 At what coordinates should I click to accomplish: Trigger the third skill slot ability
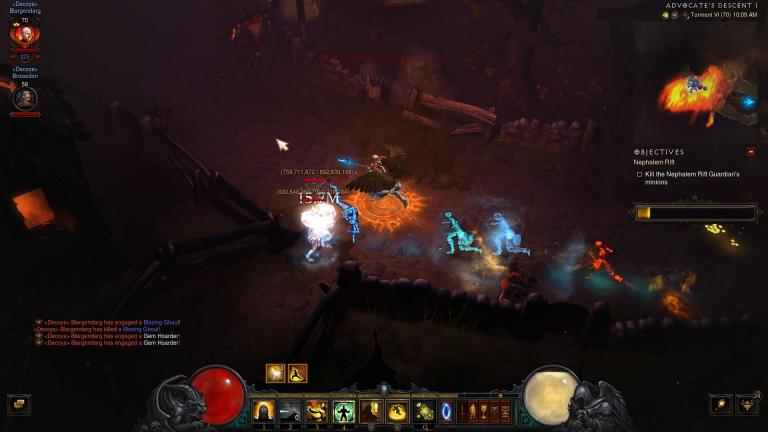click(x=318, y=411)
